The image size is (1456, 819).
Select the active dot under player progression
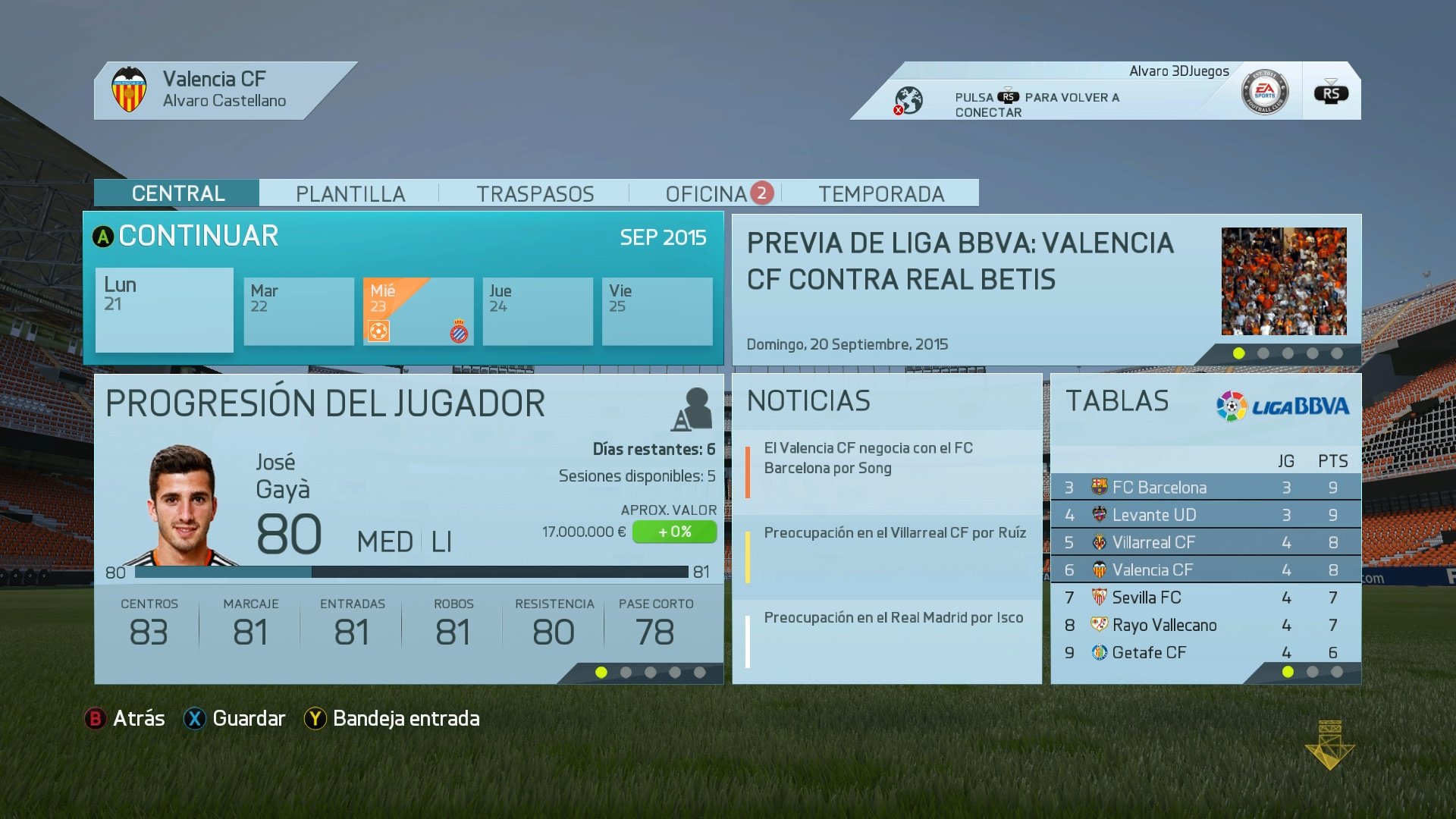pos(601,670)
